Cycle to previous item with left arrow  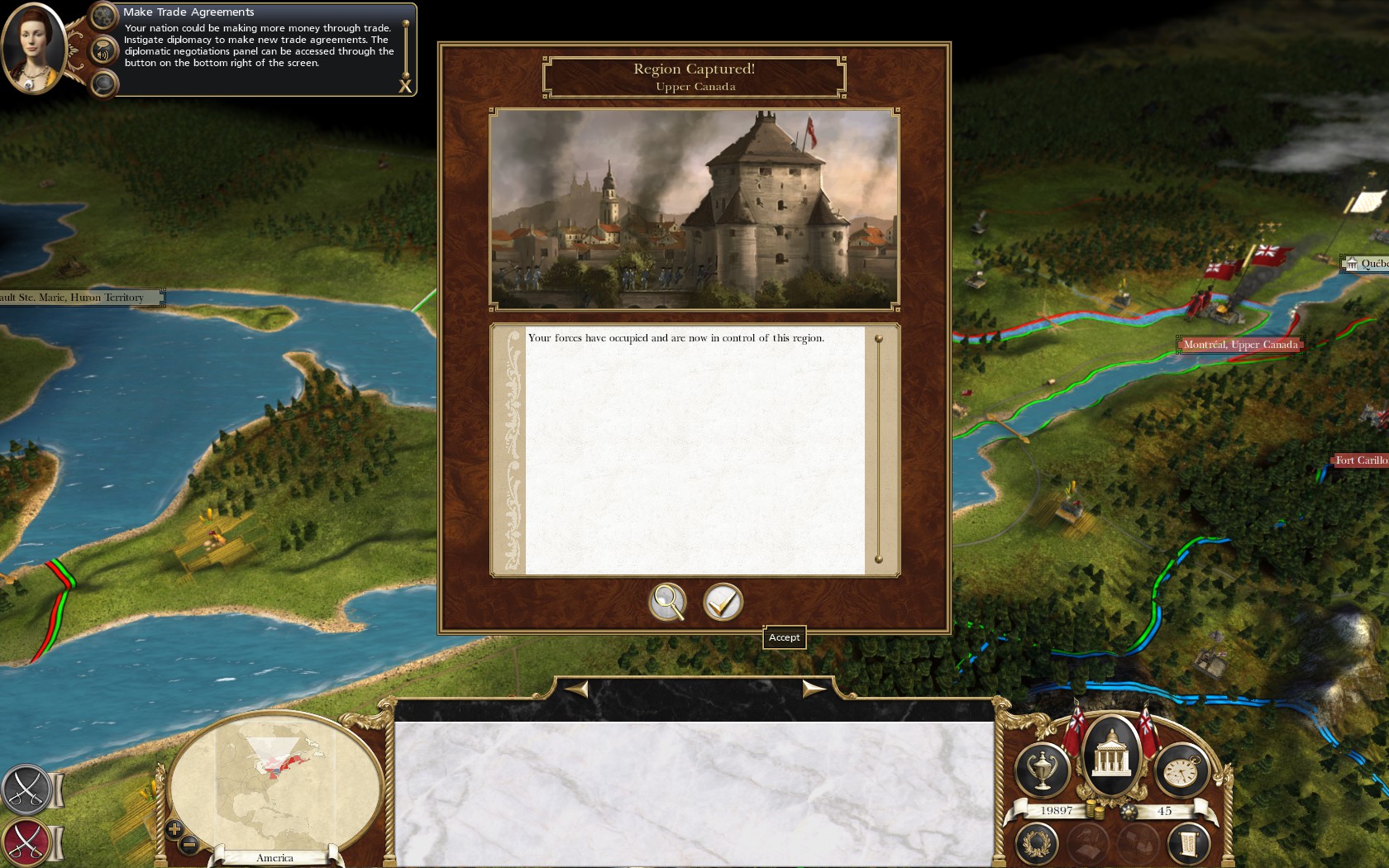tap(576, 688)
